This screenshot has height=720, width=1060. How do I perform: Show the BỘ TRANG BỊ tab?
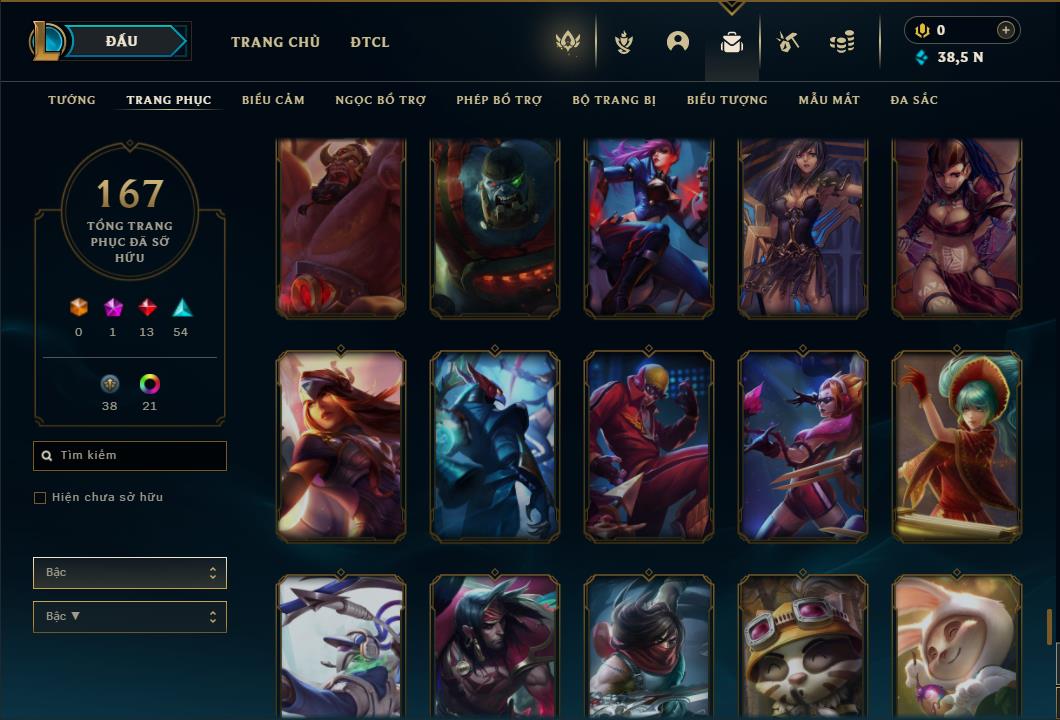[x=614, y=100]
